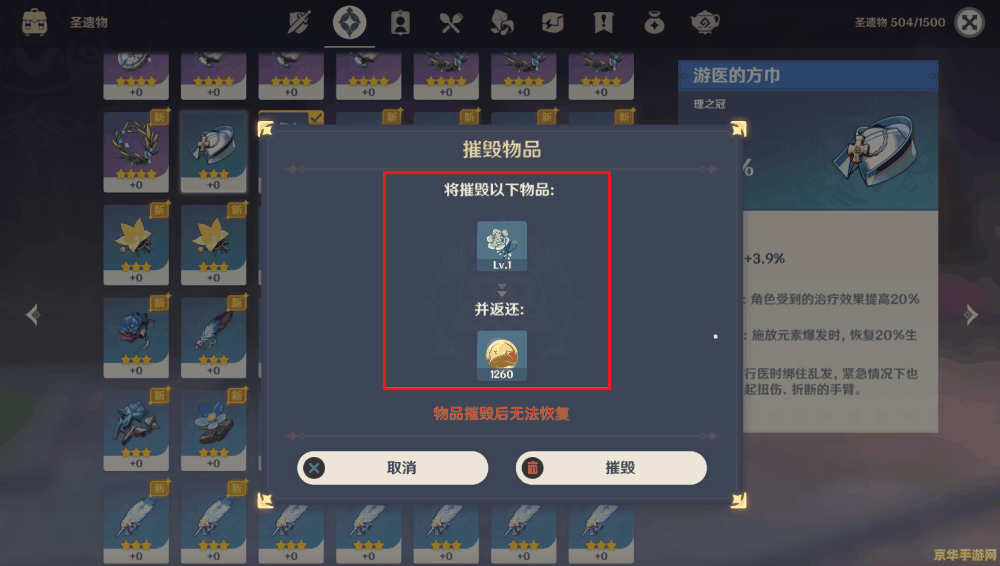1000x566 pixels.
Task: Click the backpack icon in the header
Action: pyautogui.click(x=35, y=22)
